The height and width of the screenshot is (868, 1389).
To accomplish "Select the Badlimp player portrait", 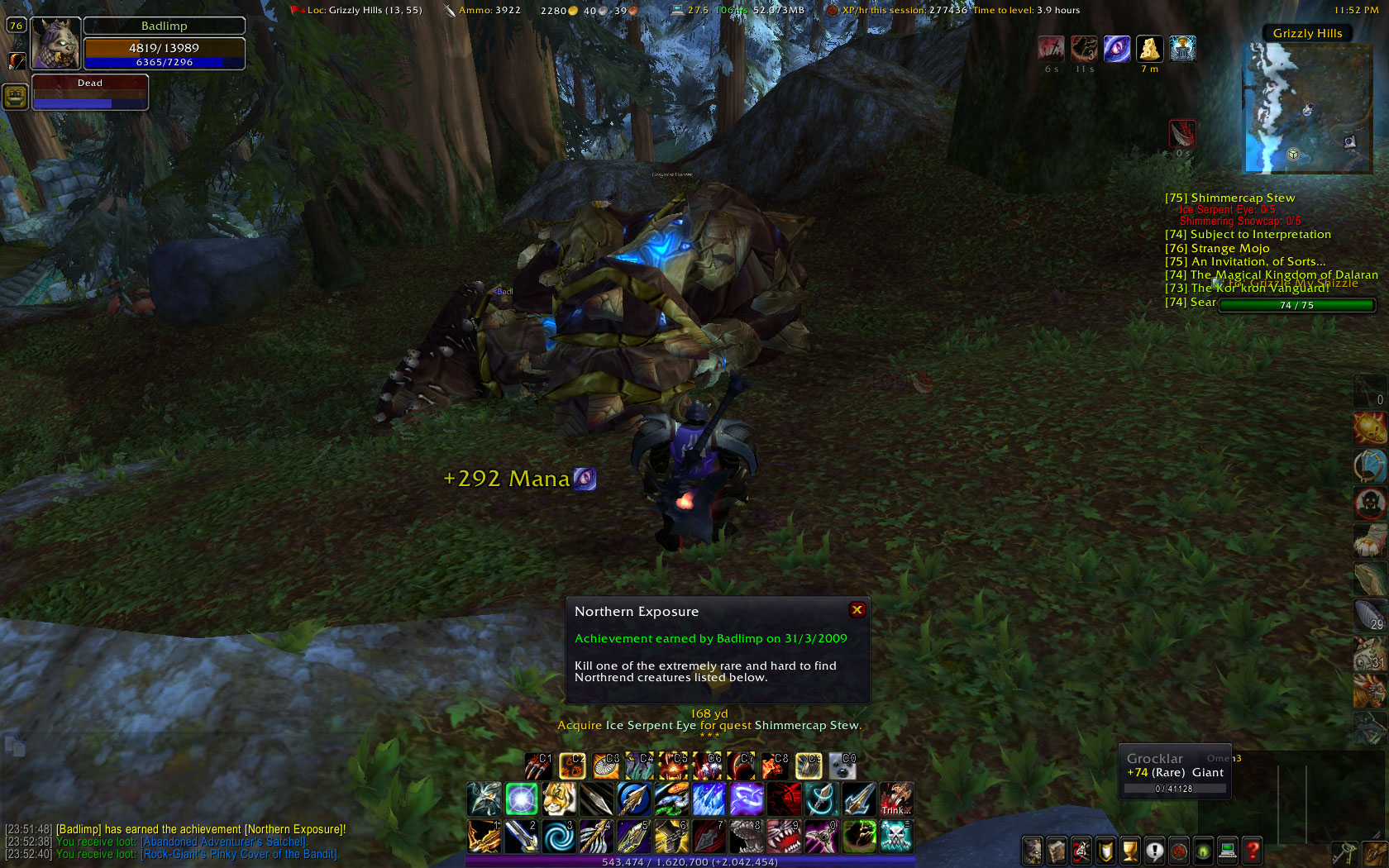I will pos(55,44).
